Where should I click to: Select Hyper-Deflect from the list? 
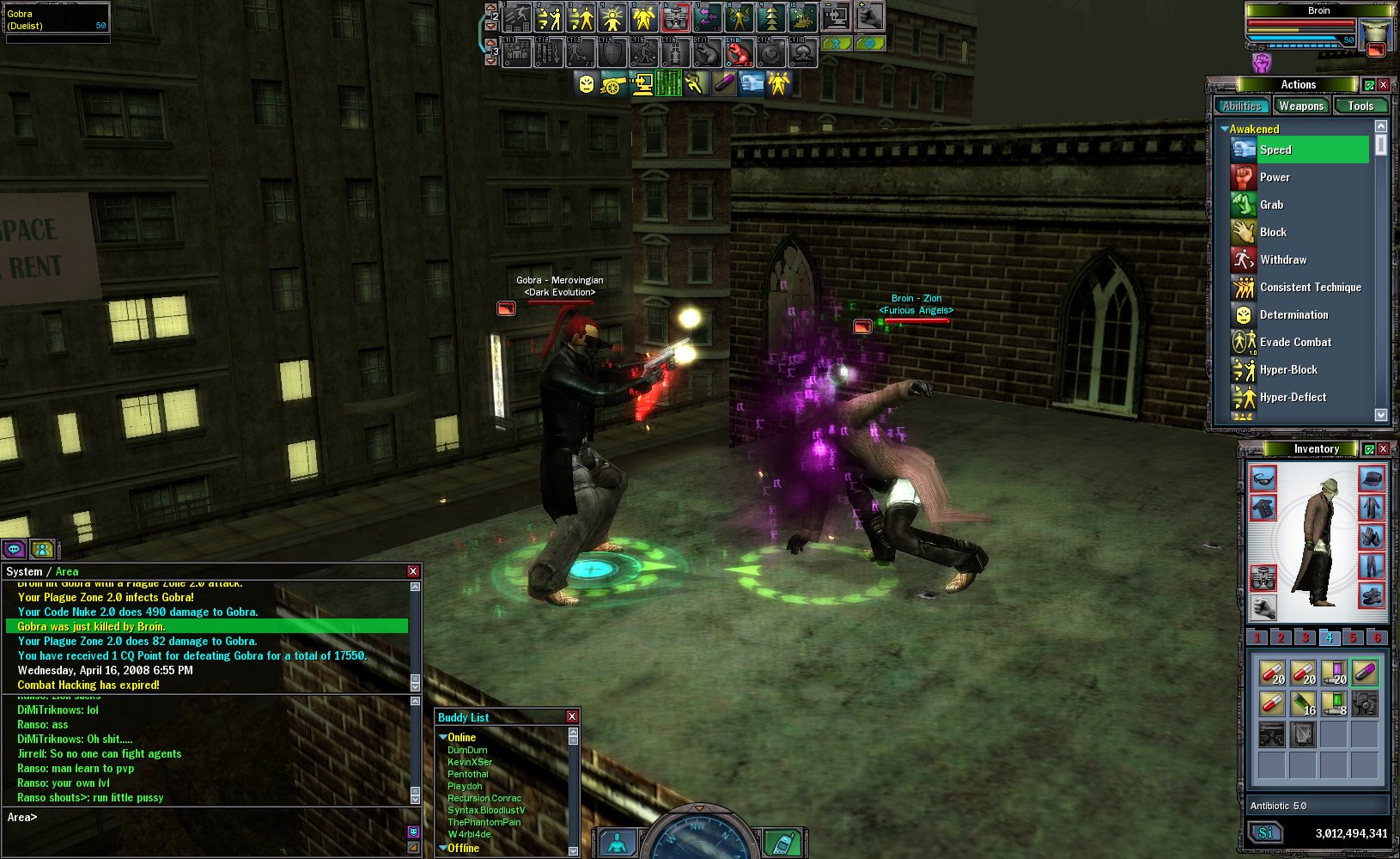click(x=1293, y=397)
